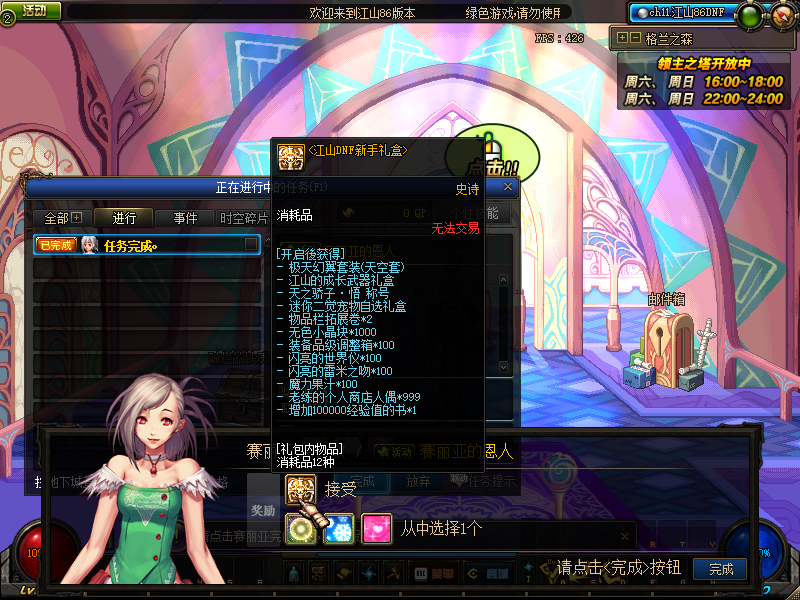Select the 江山DNF gift box reward icon
The width and height of the screenshot is (800, 600).
coord(299,489)
